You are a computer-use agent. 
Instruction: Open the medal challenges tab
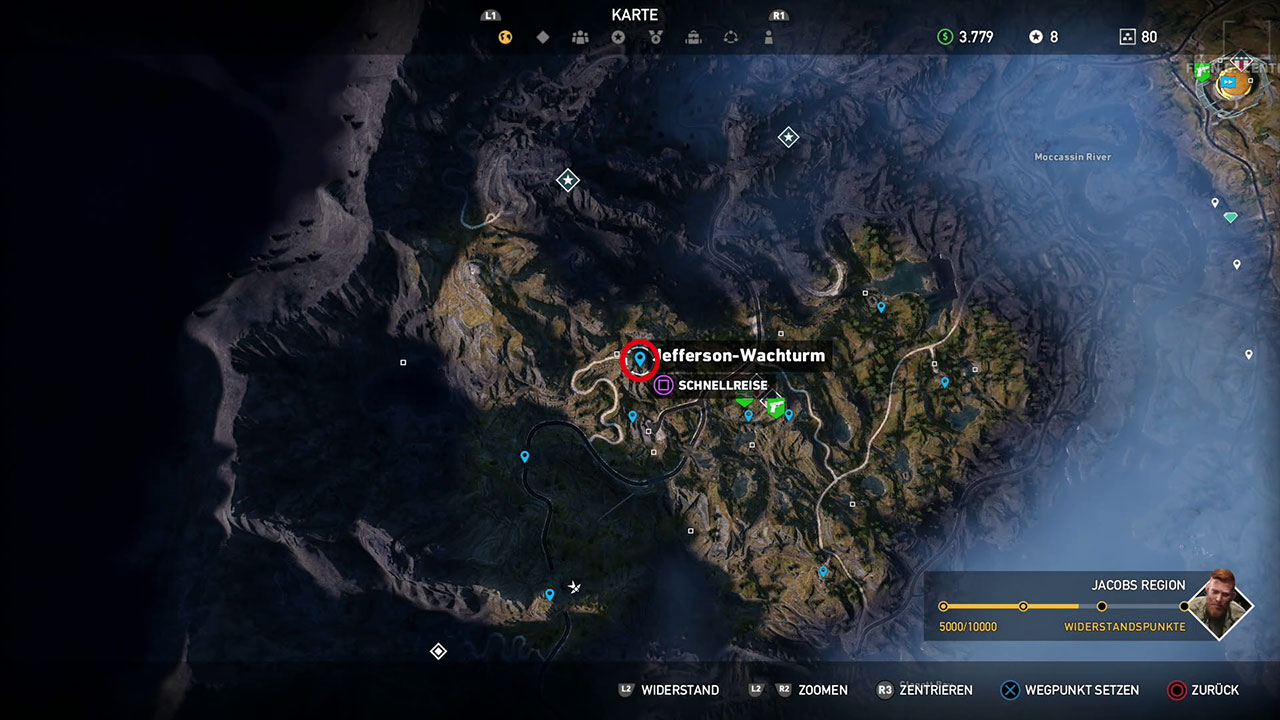click(655, 38)
